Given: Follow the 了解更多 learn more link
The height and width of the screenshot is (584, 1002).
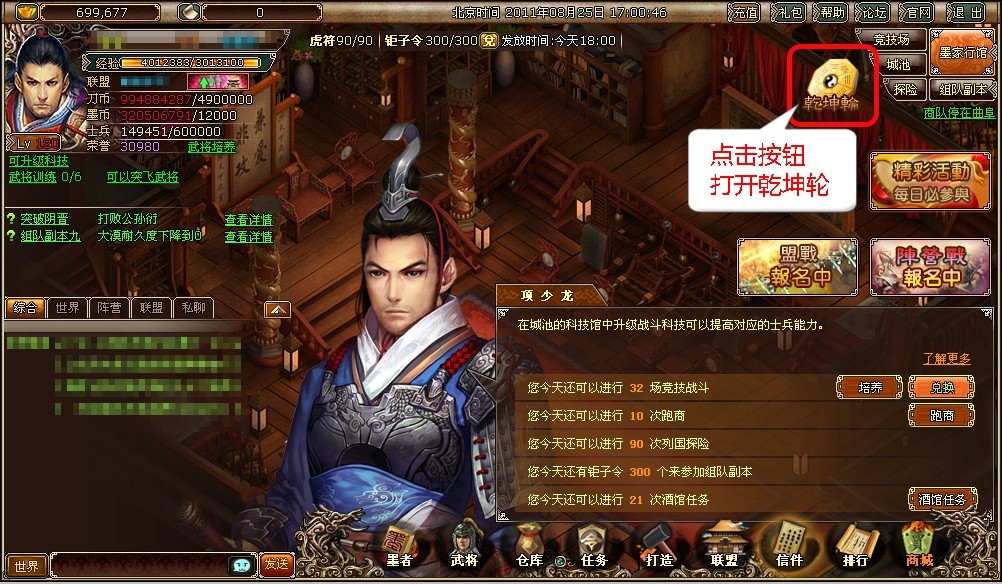Looking at the screenshot, I should pyautogui.click(x=946, y=358).
